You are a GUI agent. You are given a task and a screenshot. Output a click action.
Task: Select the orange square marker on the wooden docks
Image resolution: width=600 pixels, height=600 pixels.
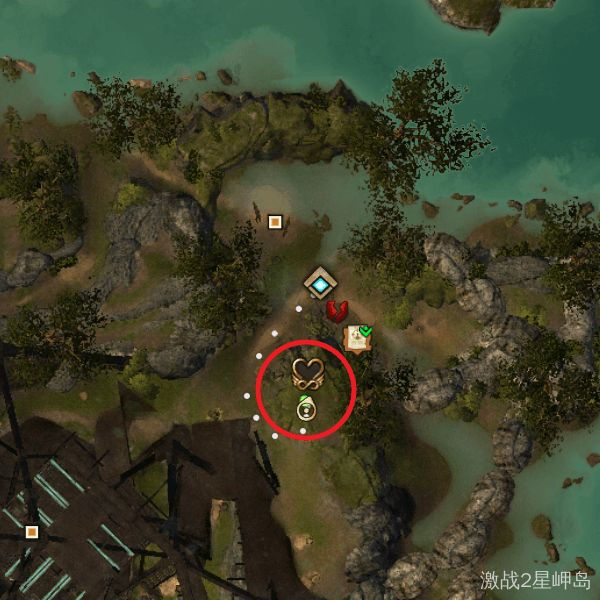(32, 531)
